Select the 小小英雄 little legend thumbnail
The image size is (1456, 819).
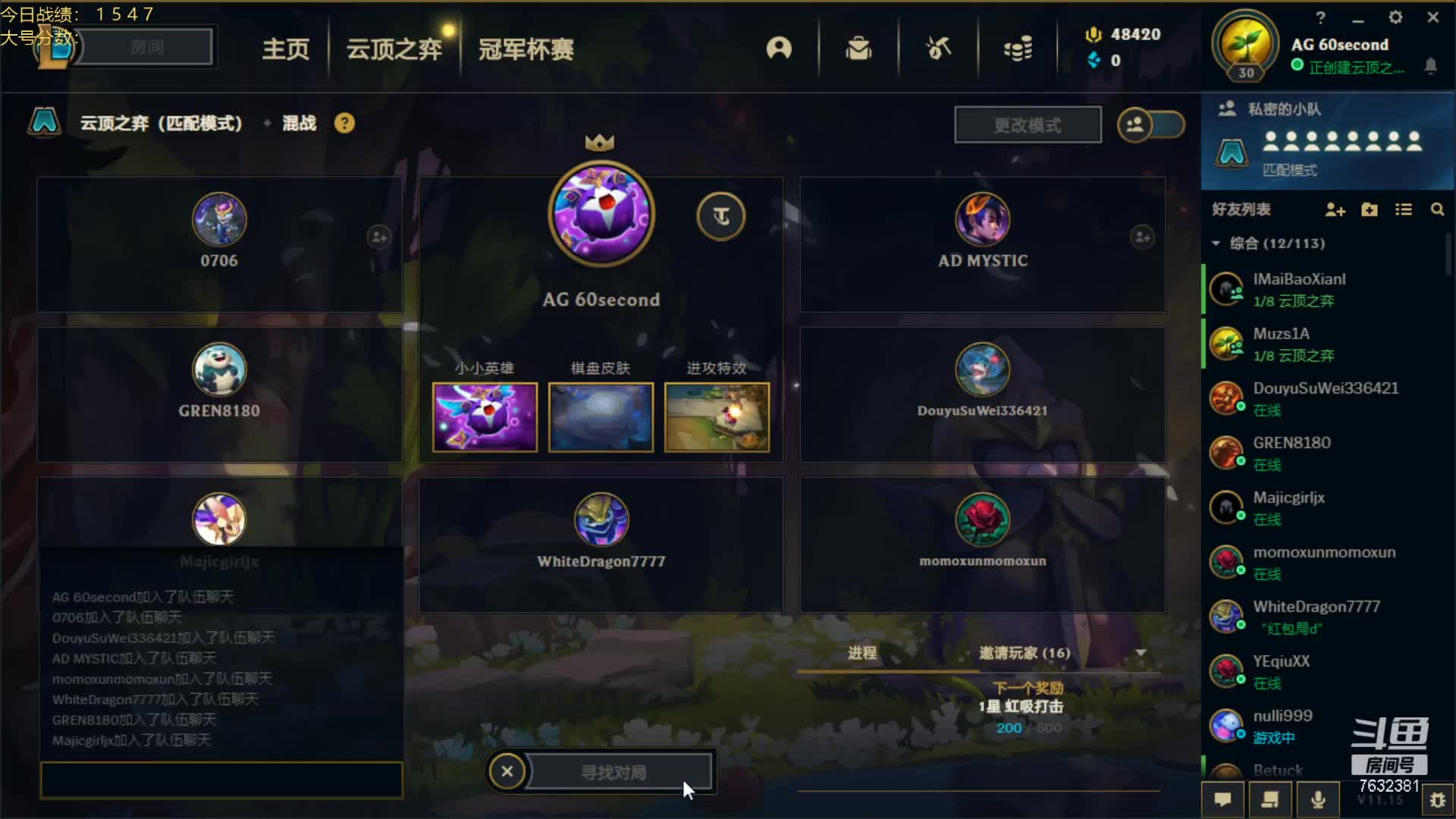pyautogui.click(x=485, y=417)
